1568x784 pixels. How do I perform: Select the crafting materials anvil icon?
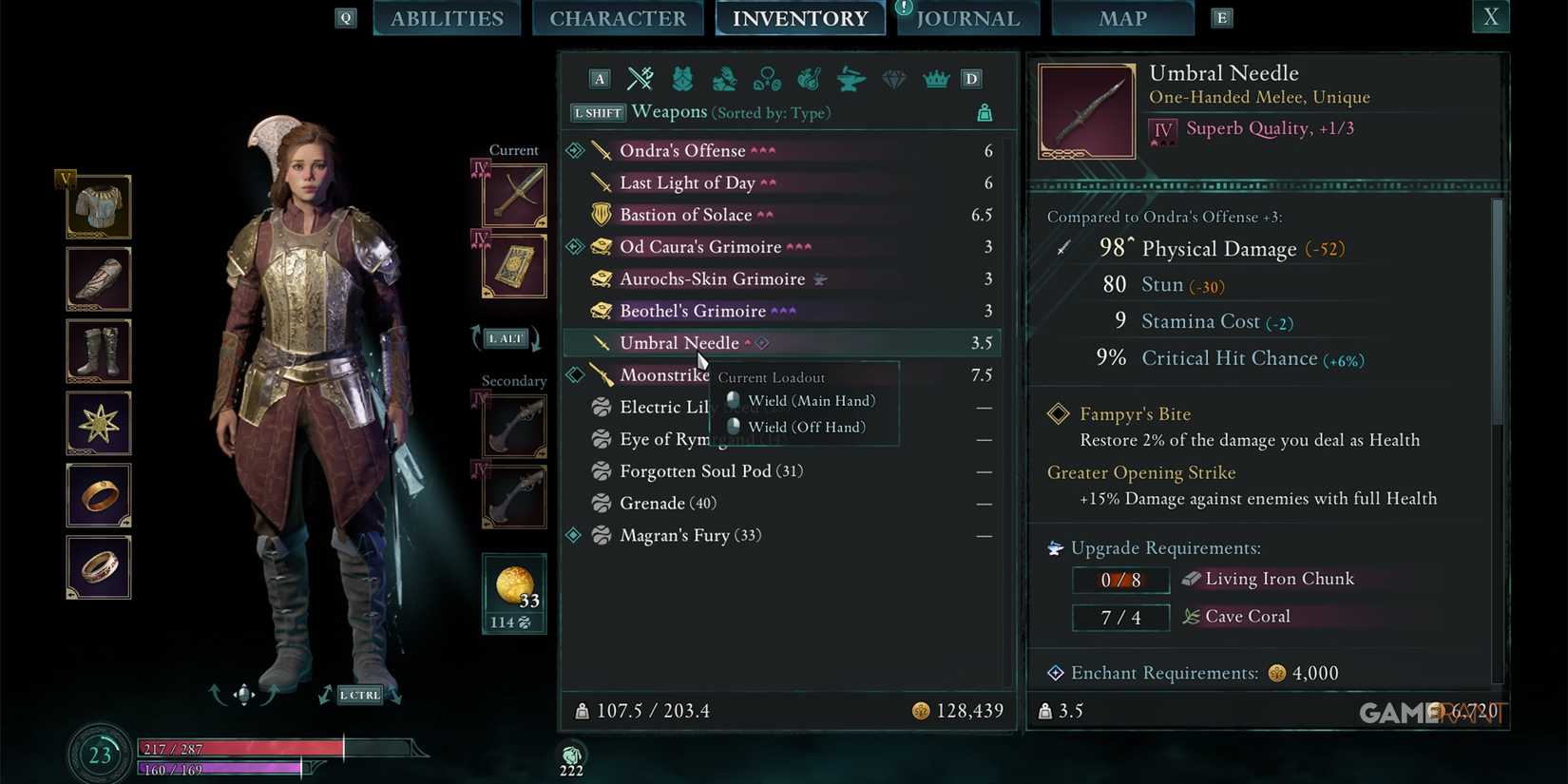pyautogui.click(x=850, y=79)
